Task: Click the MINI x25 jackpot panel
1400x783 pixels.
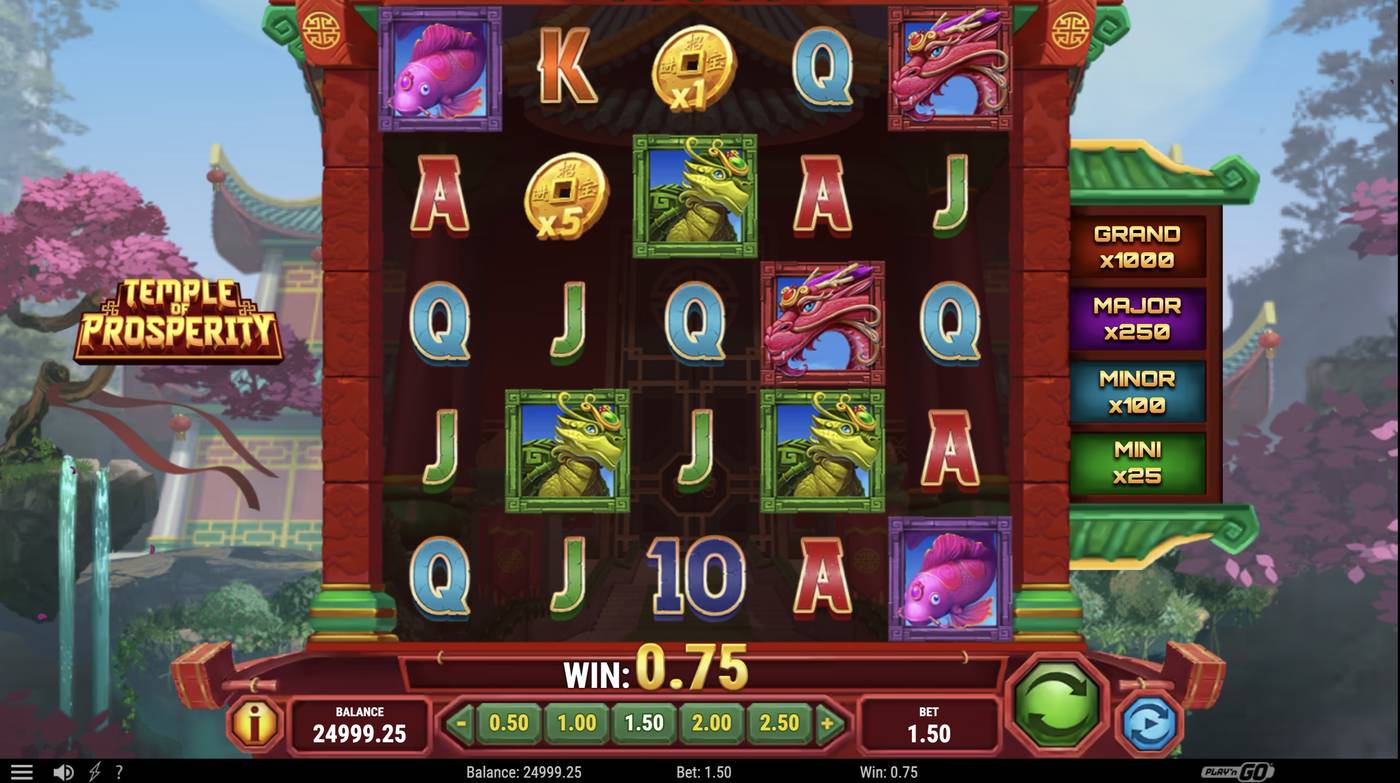Action: coord(1139,463)
